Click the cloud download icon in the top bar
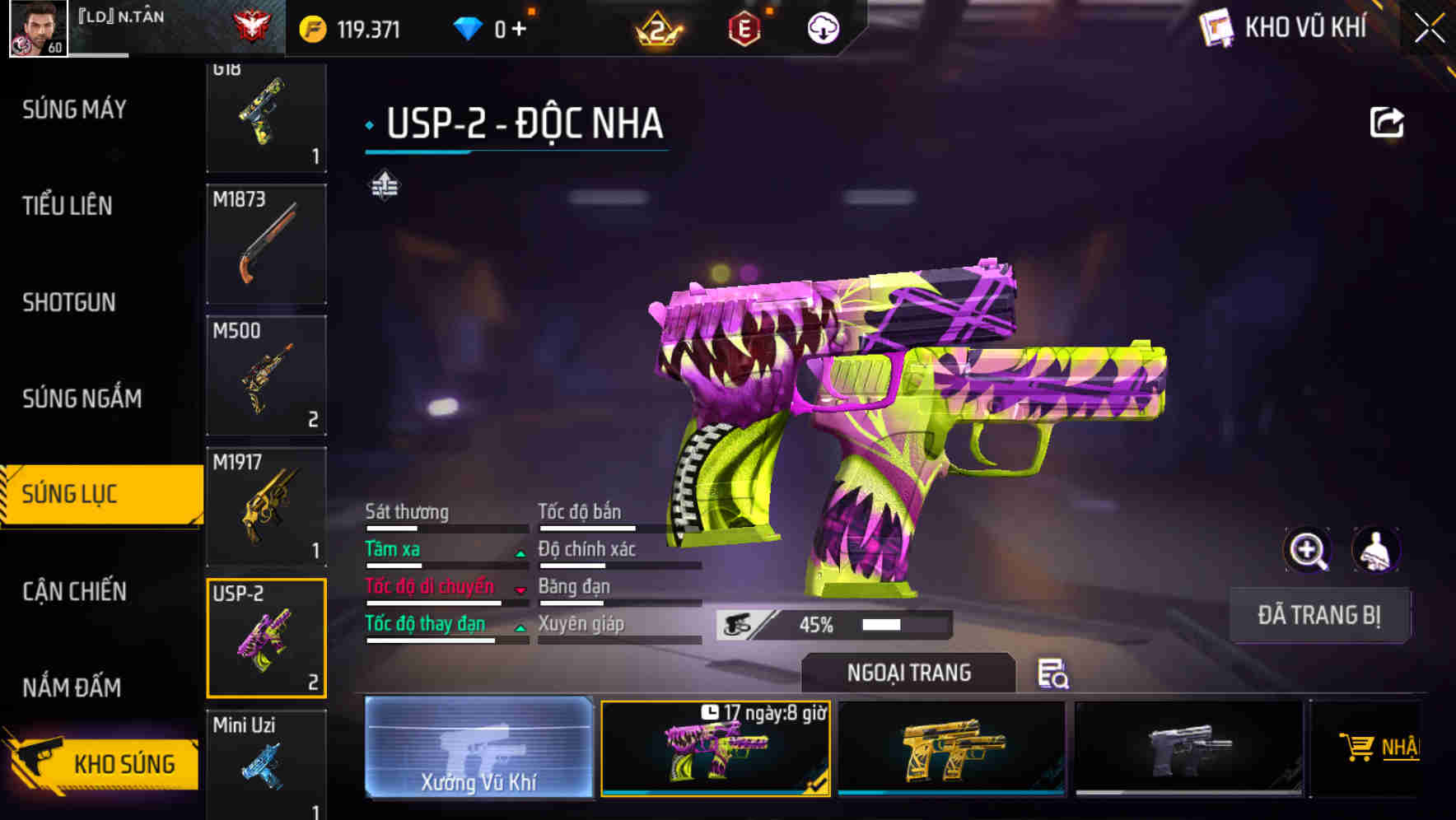 click(824, 26)
